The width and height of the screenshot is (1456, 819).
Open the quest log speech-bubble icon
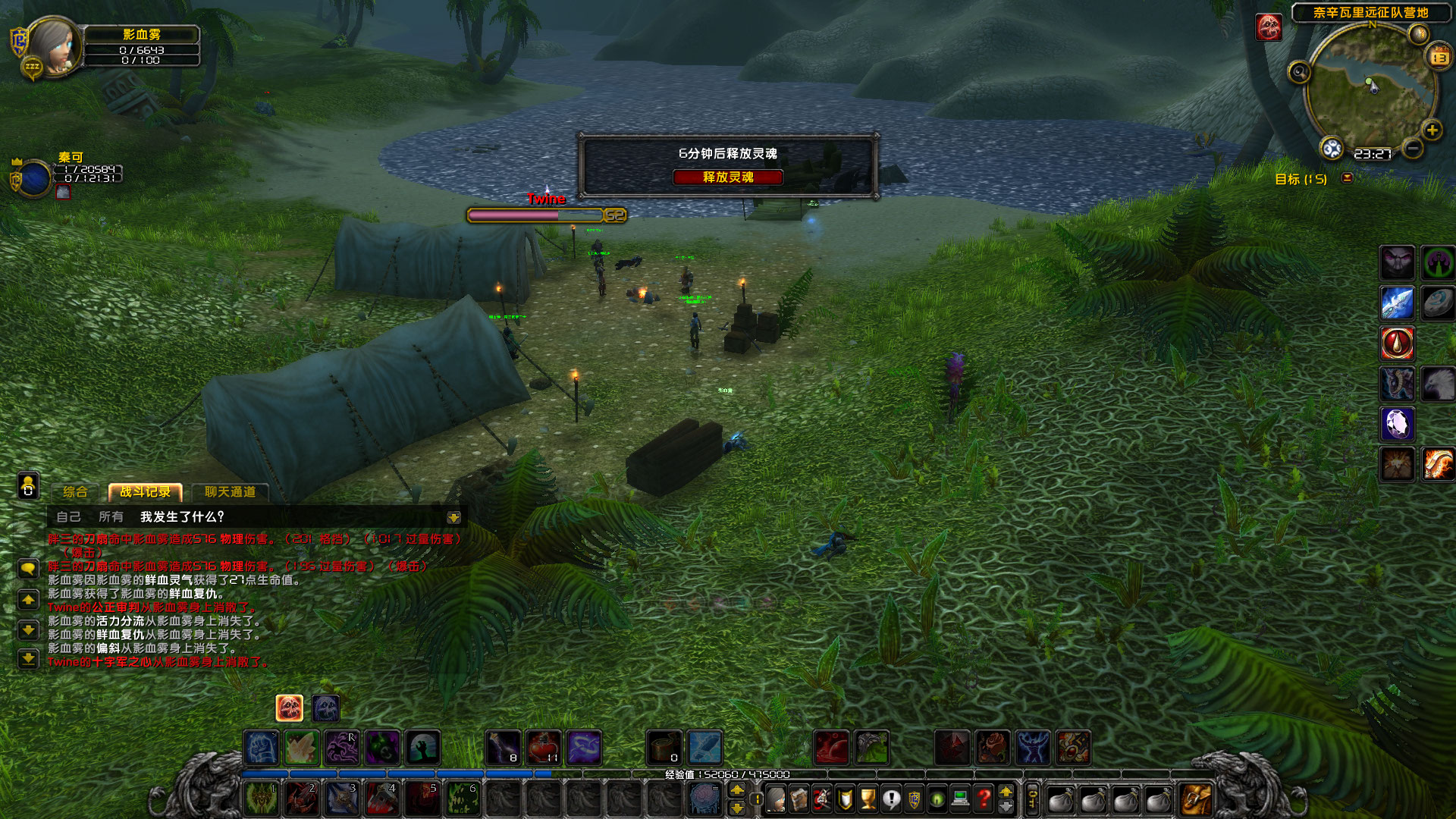click(890, 799)
